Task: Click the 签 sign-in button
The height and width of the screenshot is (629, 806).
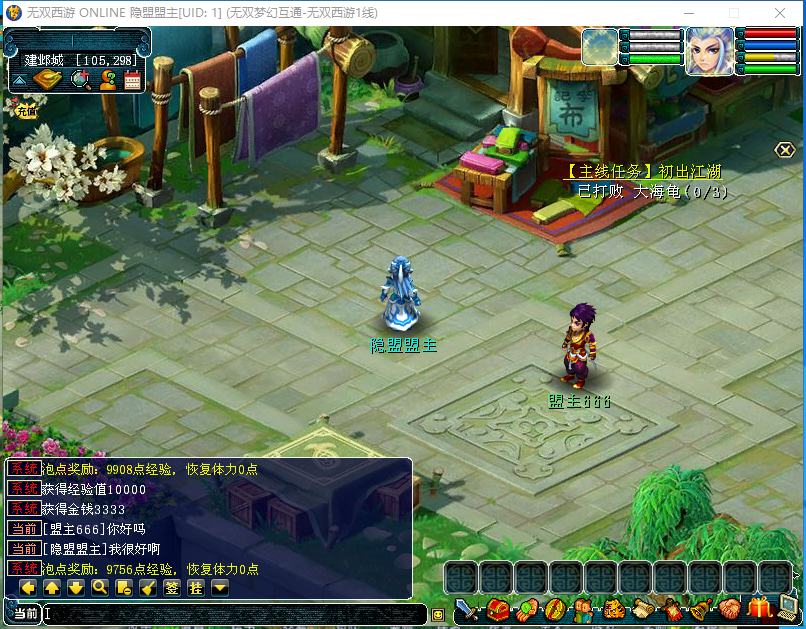Action: coord(172,587)
